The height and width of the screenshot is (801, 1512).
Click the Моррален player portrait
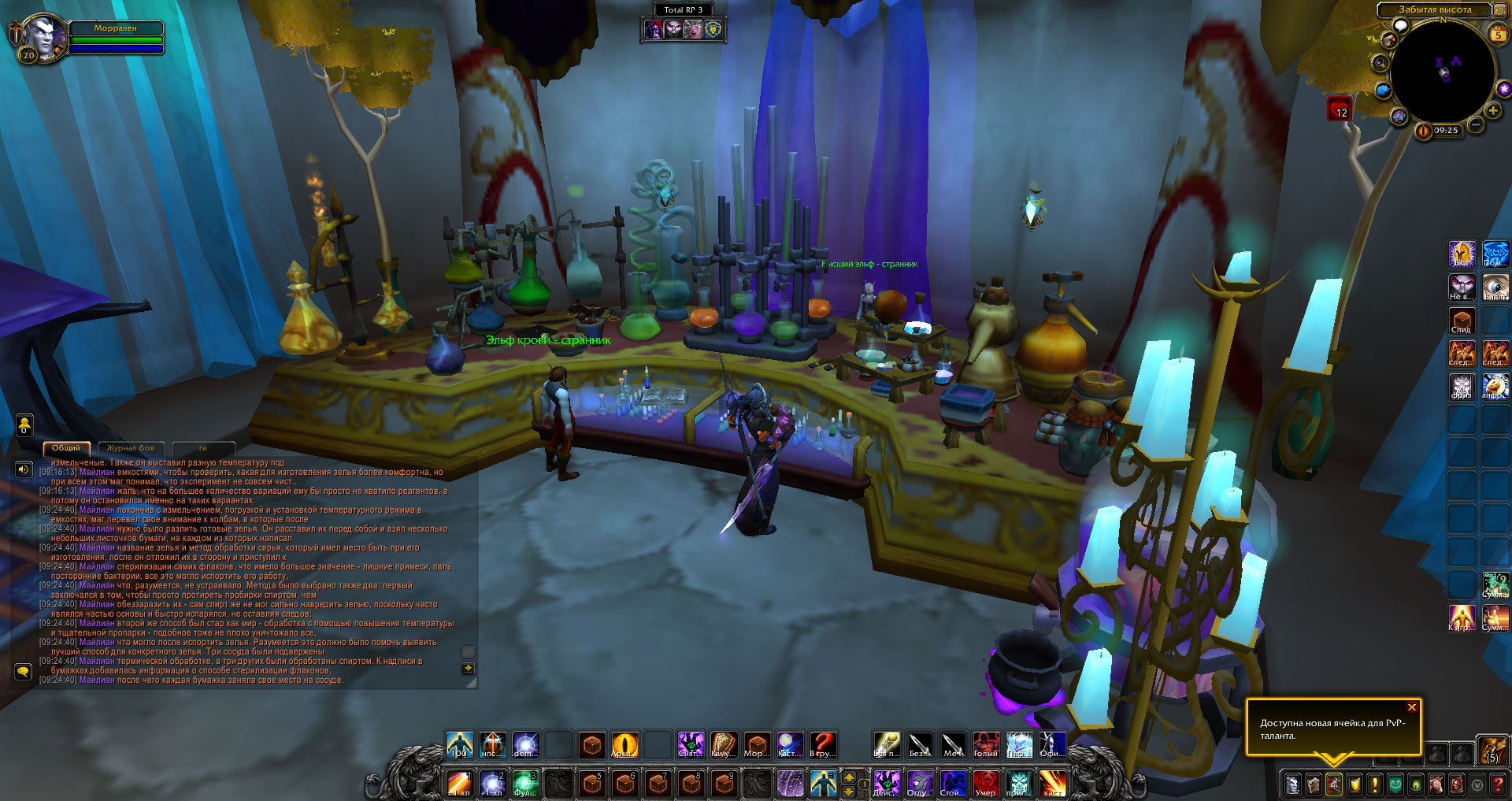click(x=39, y=37)
